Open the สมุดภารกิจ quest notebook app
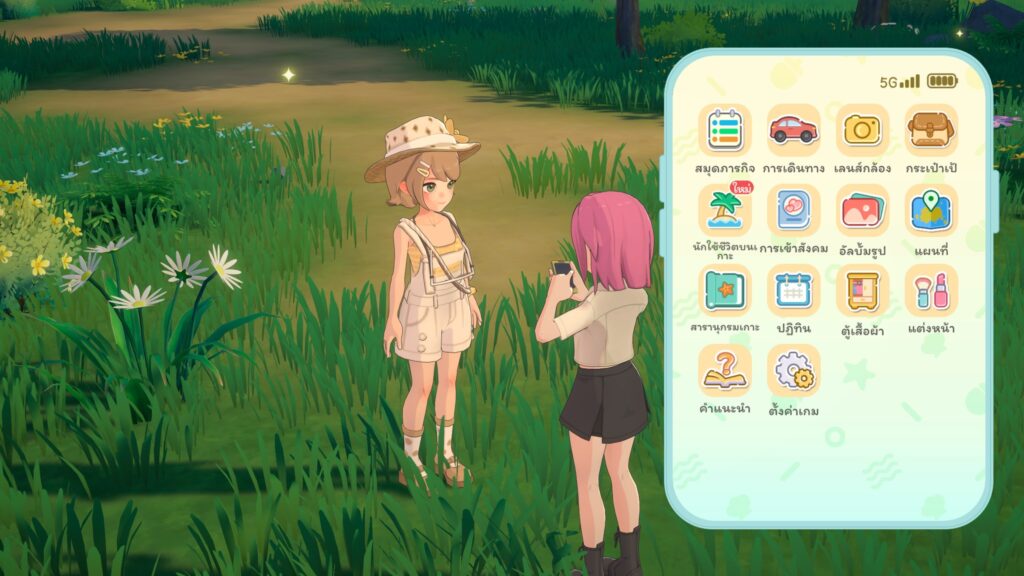Viewport: 1024px width, 576px height. 725,130
